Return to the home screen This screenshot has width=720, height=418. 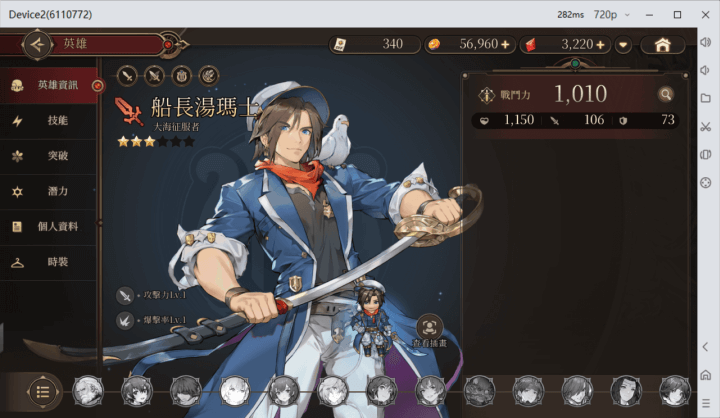click(x=662, y=44)
